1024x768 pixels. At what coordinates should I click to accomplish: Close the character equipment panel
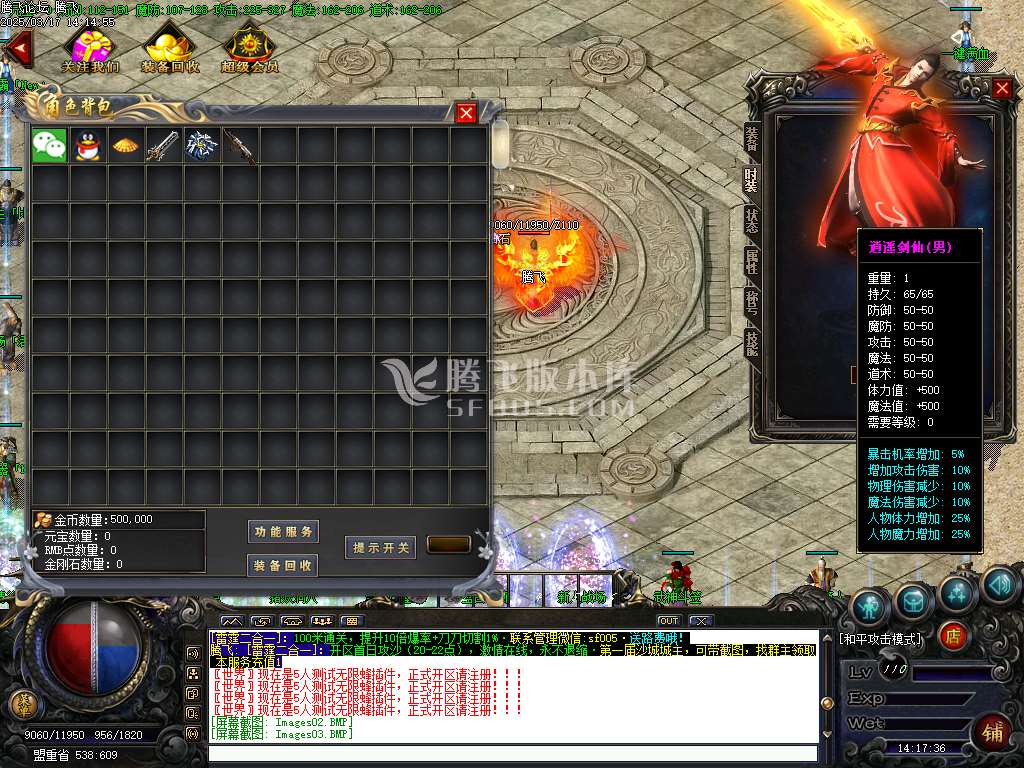coord(1002,88)
